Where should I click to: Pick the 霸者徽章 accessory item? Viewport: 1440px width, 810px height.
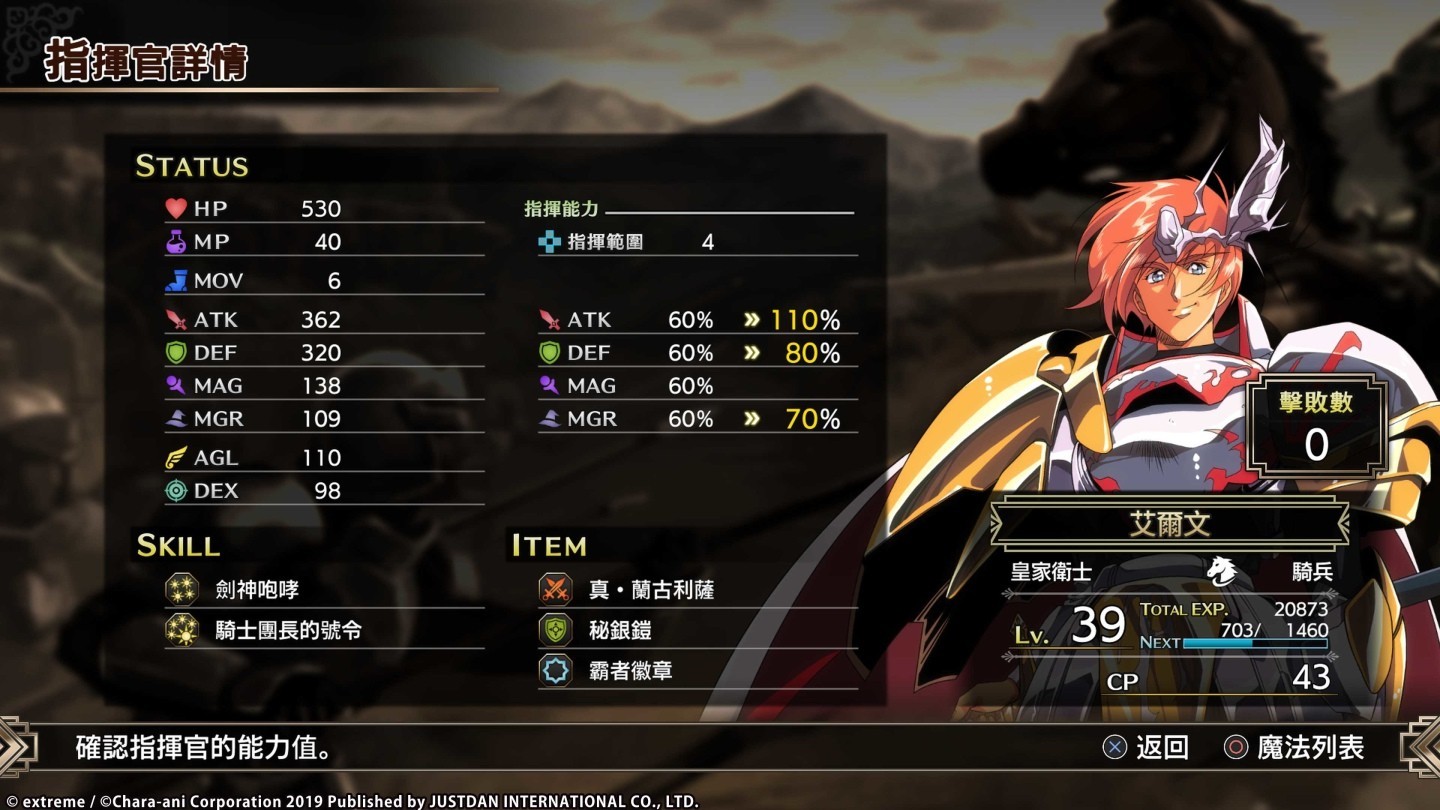click(630, 670)
